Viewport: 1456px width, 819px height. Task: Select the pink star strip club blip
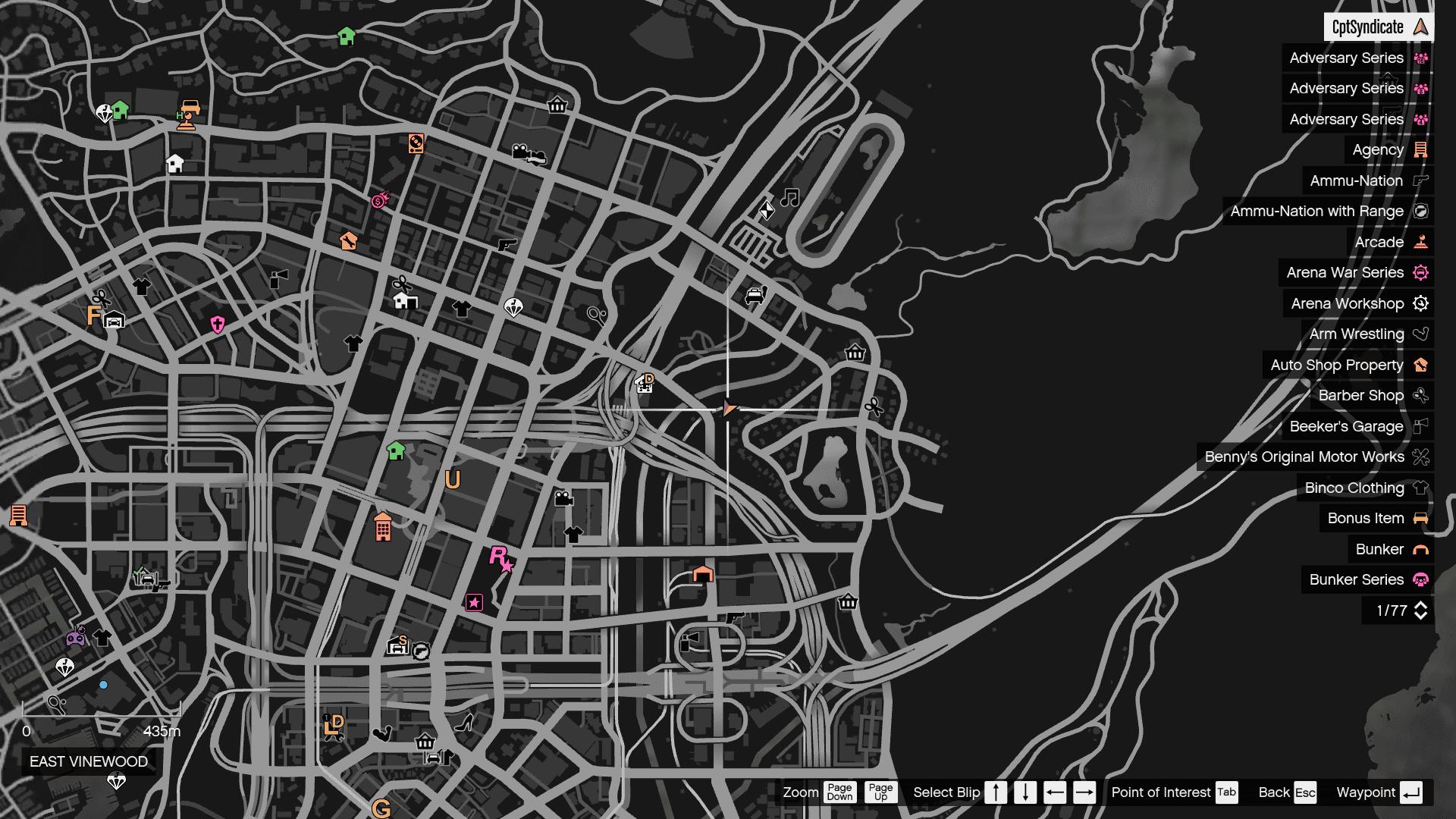click(475, 601)
